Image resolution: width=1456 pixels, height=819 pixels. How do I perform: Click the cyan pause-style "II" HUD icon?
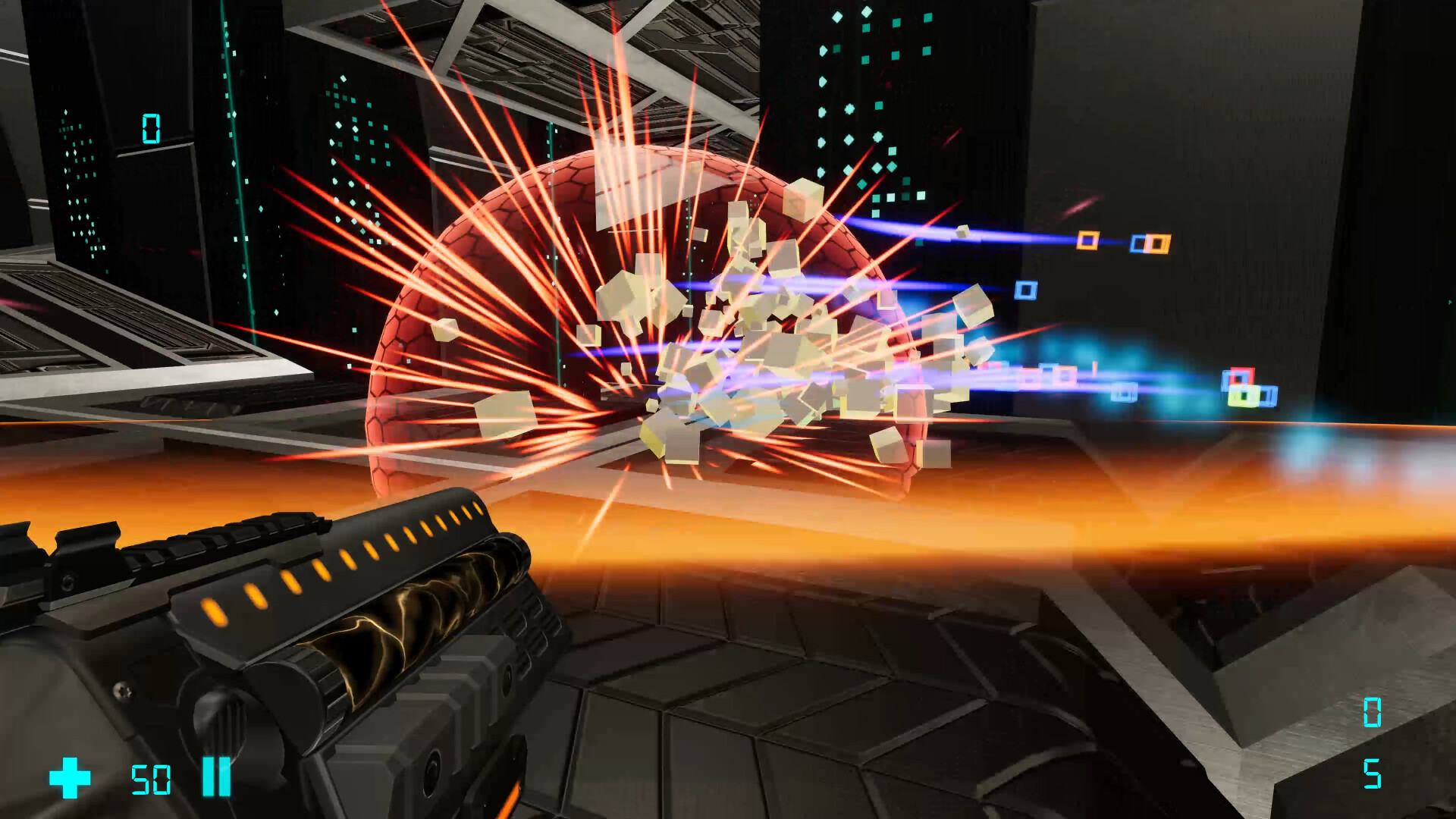click(215, 777)
